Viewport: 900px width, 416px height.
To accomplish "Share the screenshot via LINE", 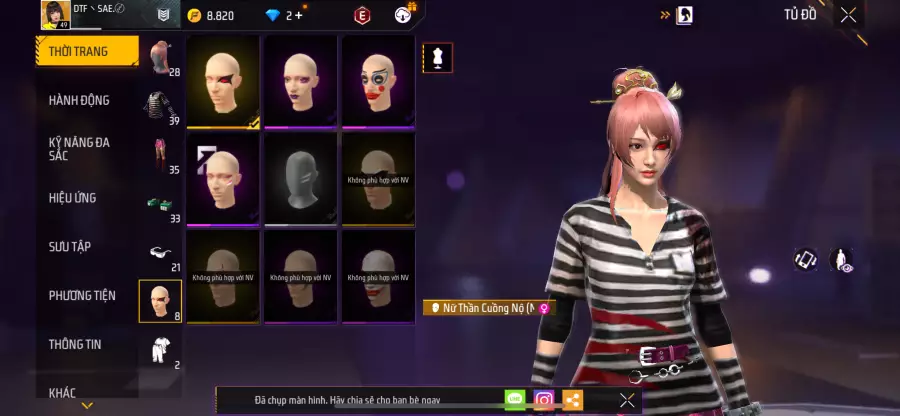I will click(515, 400).
